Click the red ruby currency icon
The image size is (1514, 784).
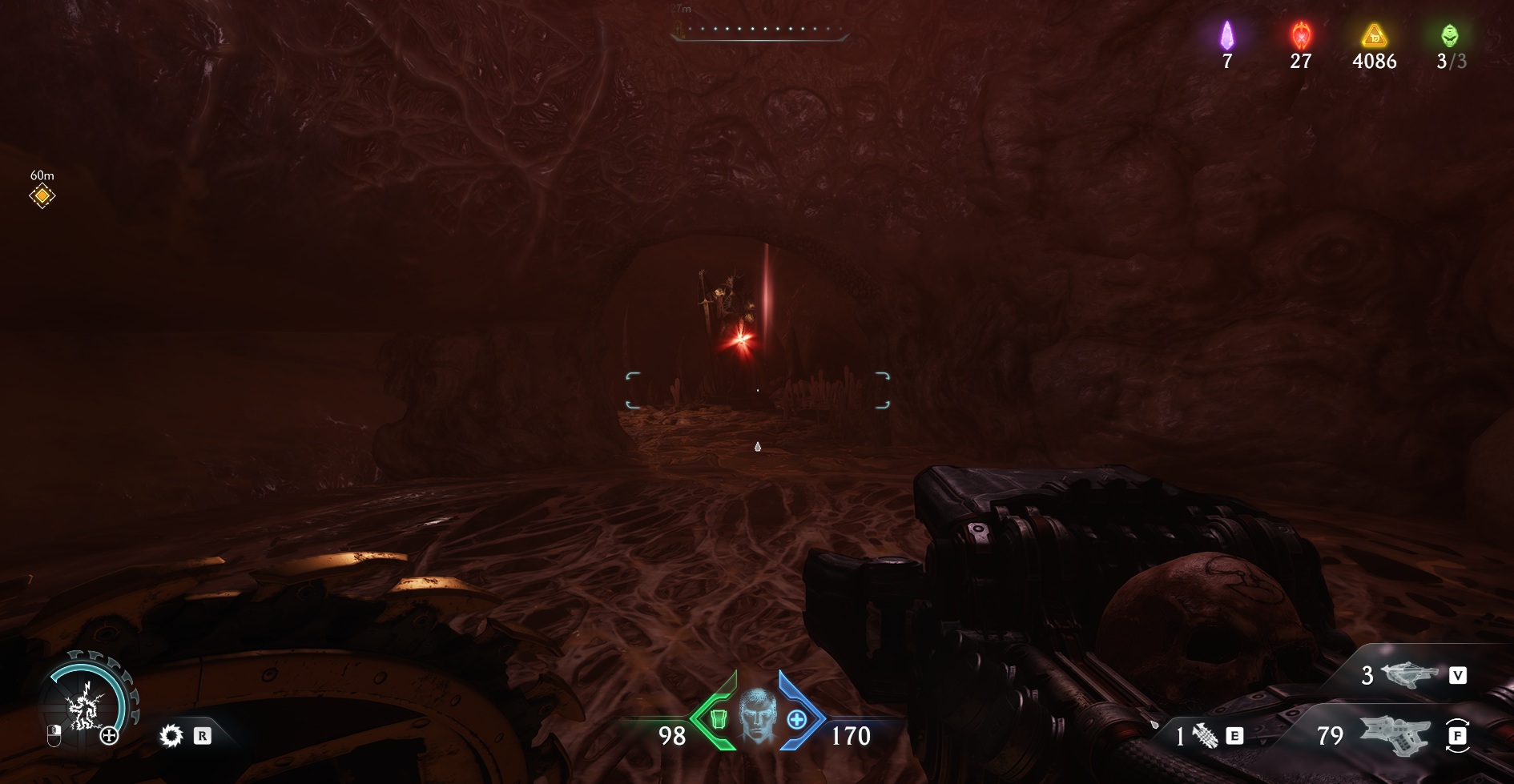click(x=1301, y=36)
